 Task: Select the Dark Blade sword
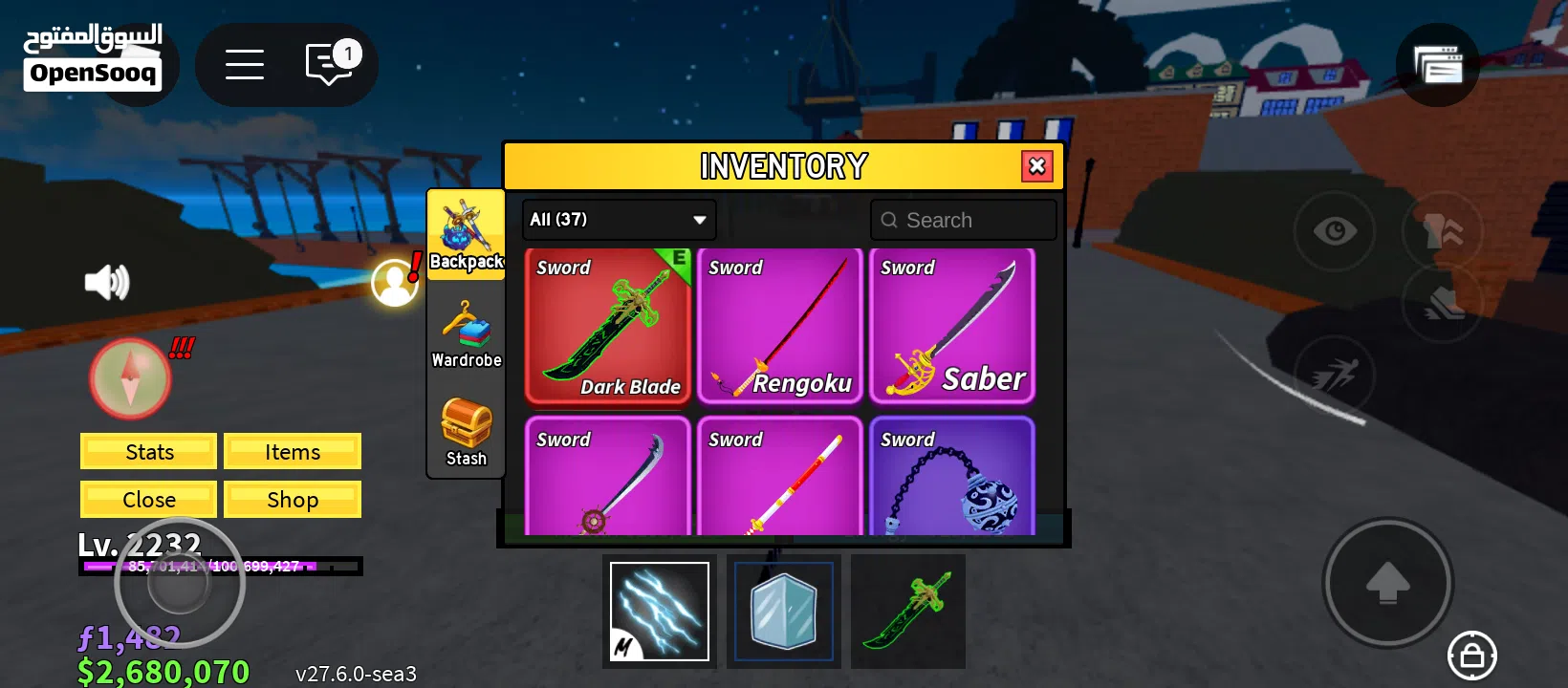coord(608,325)
